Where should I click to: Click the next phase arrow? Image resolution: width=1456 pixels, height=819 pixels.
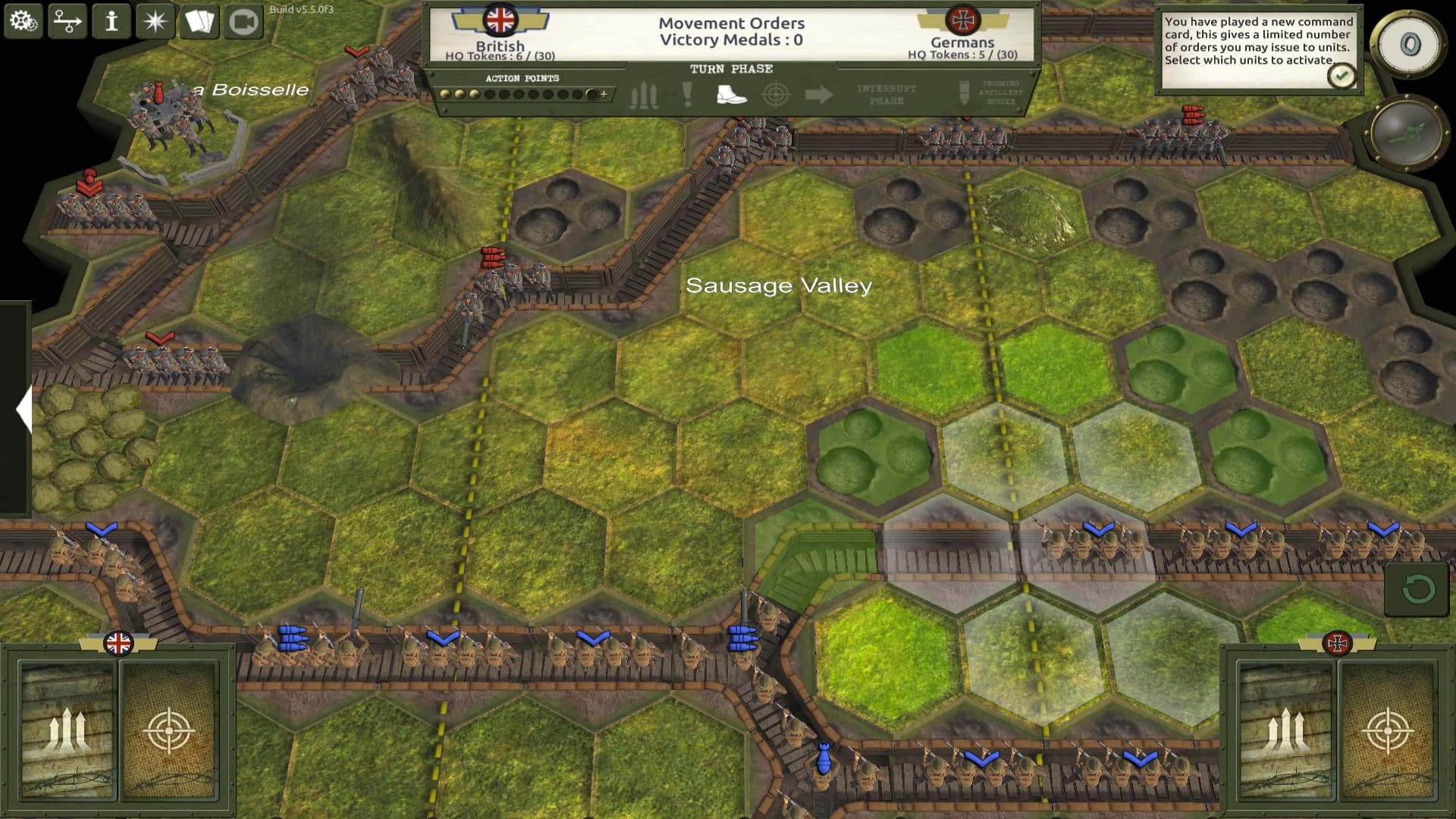tap(821, 94)
